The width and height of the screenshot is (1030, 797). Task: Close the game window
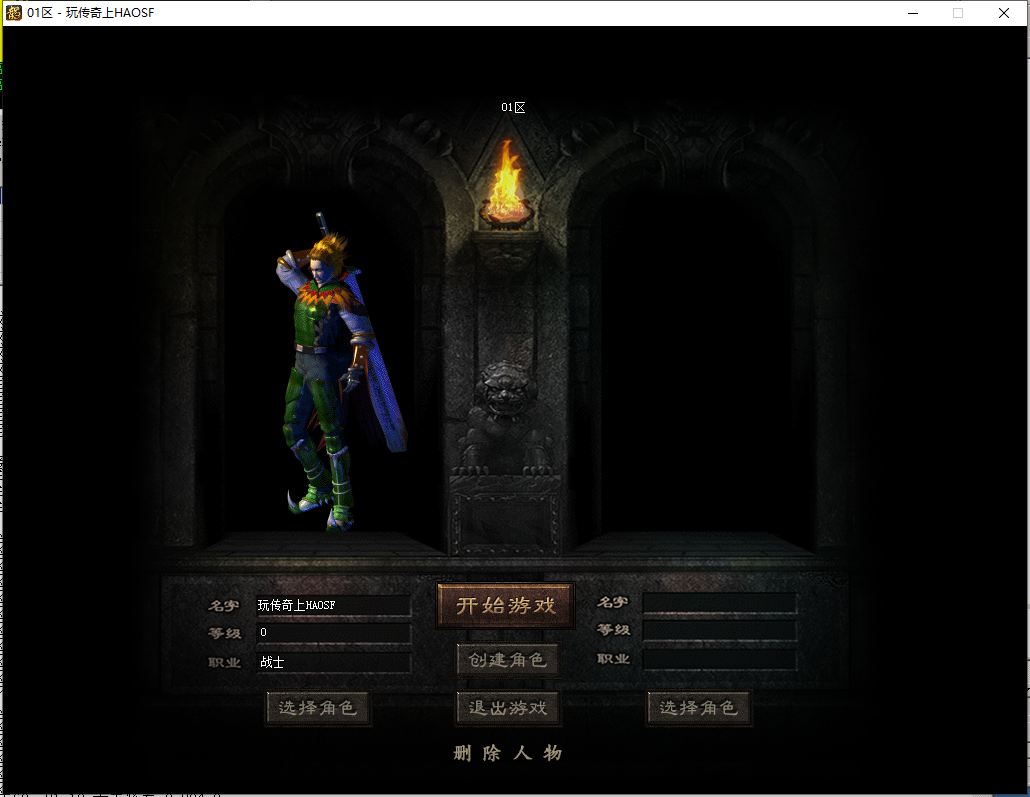(1004, 13)
